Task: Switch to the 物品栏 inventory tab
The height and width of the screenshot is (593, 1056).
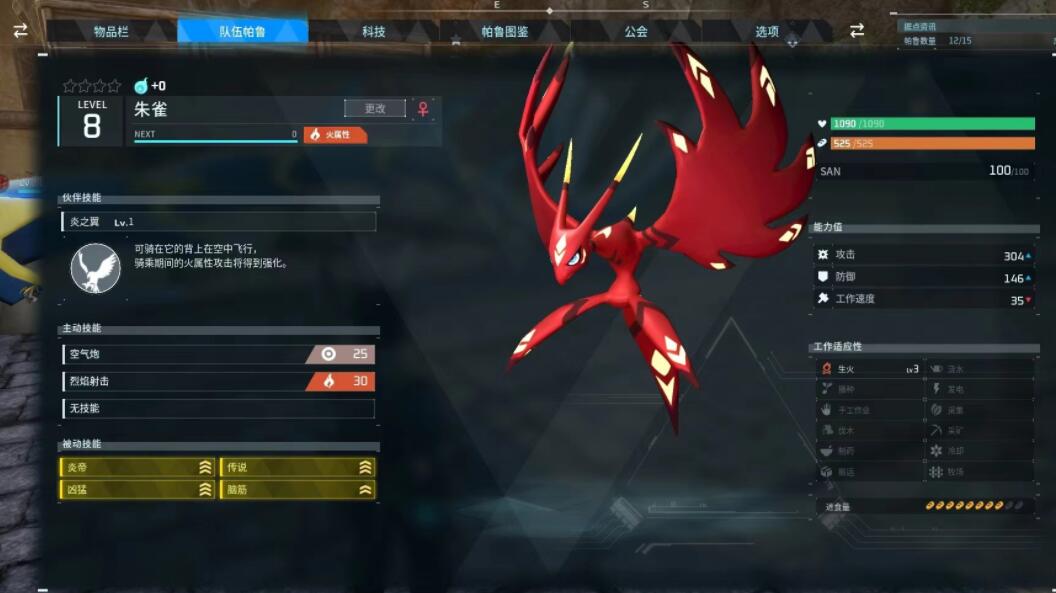Action: pos(111,31)
